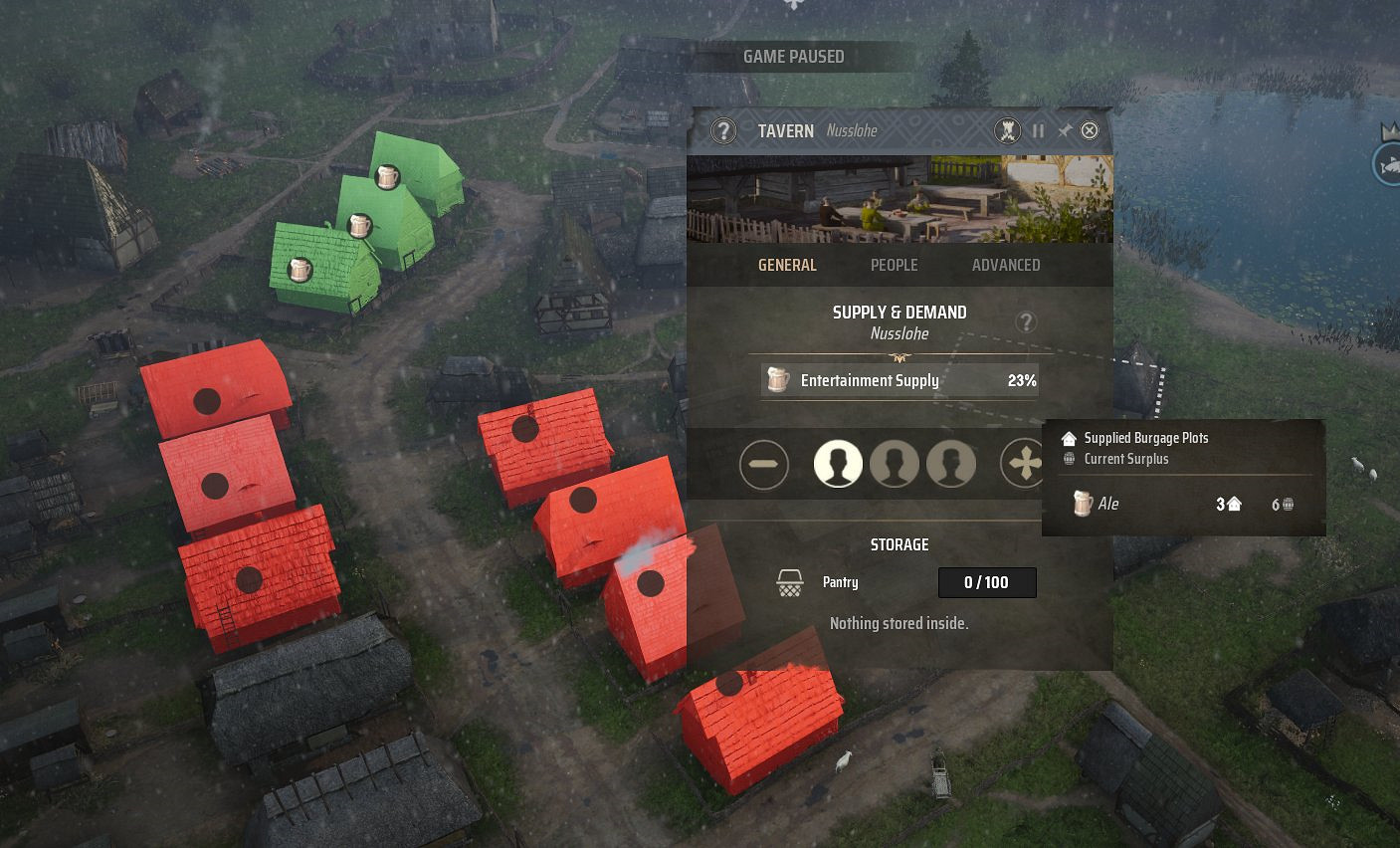This screenshot has width=1400, height=848.
Task: Close the Tavern panel
Action: (1090, 130)
